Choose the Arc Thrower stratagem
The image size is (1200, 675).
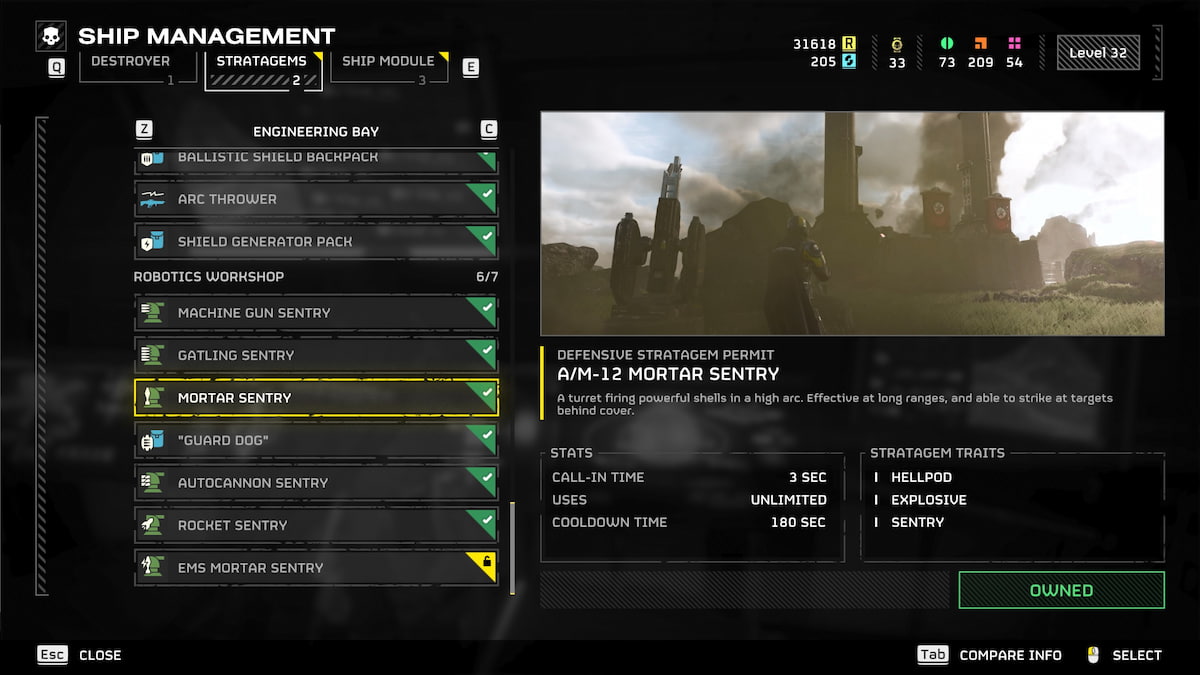(315, 199)
